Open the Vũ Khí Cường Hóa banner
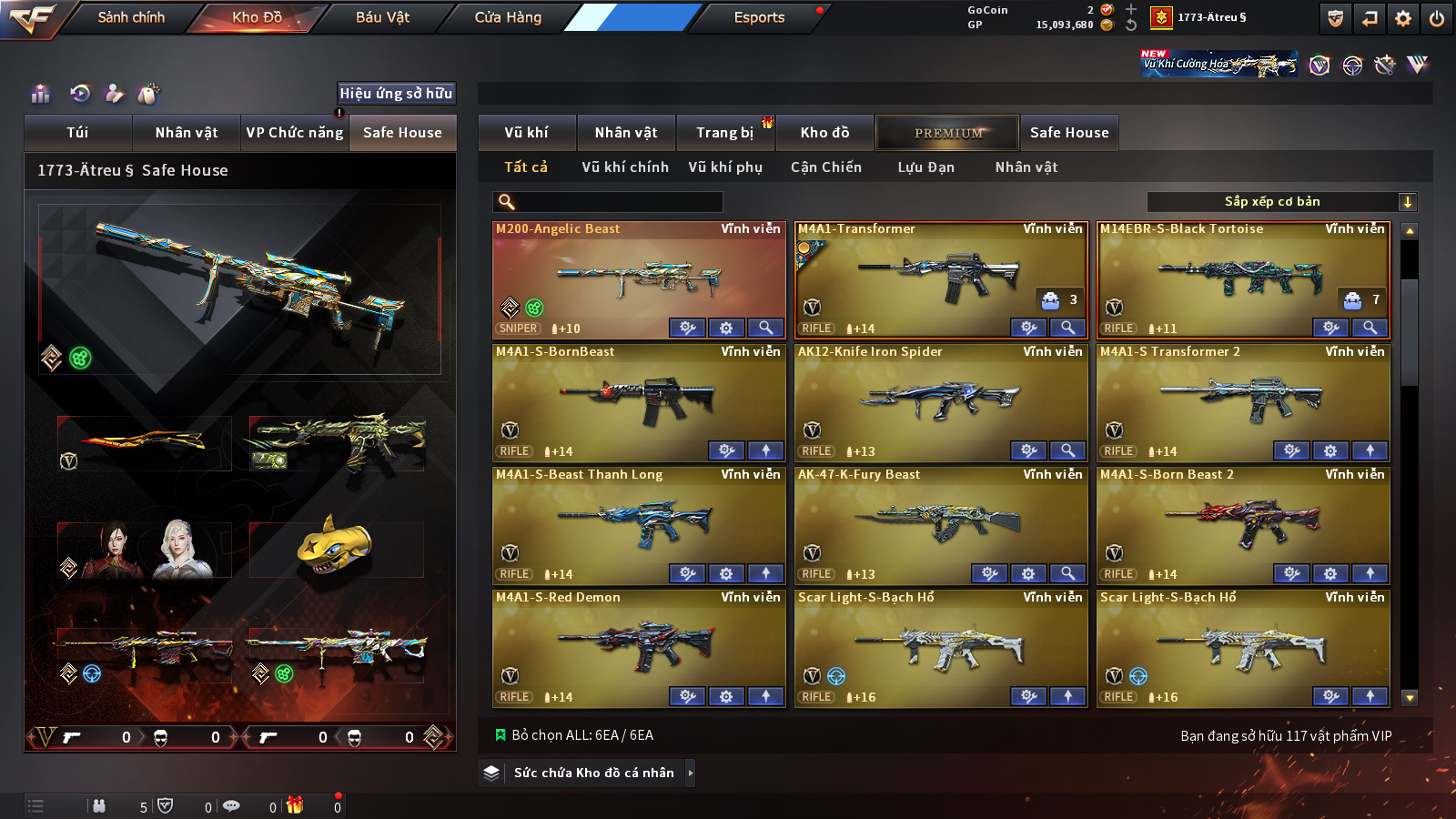Screen dimensions: 1456x819 [x=1219, y=64]
